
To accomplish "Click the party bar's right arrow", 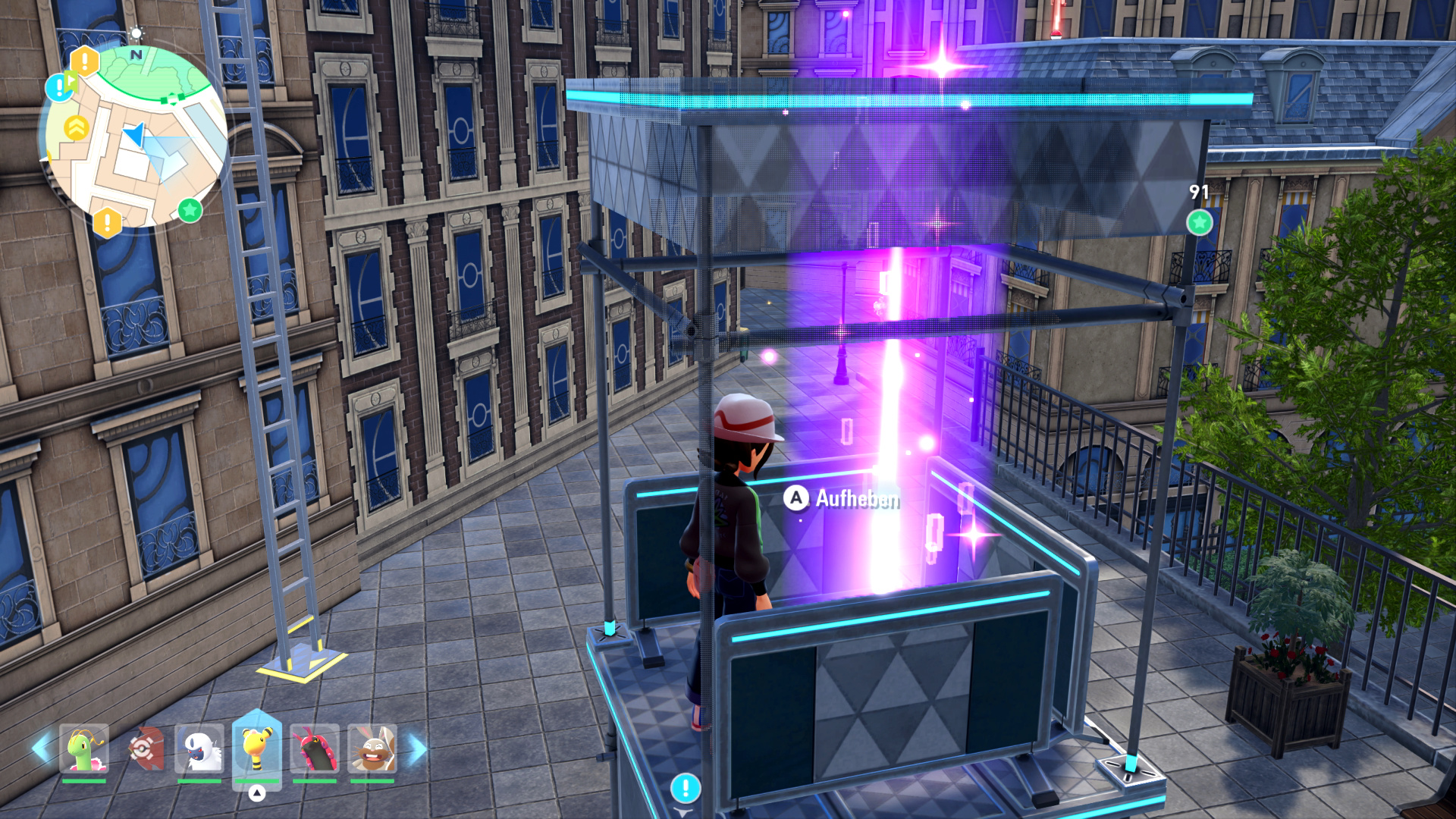I will [x=418, y=748].
